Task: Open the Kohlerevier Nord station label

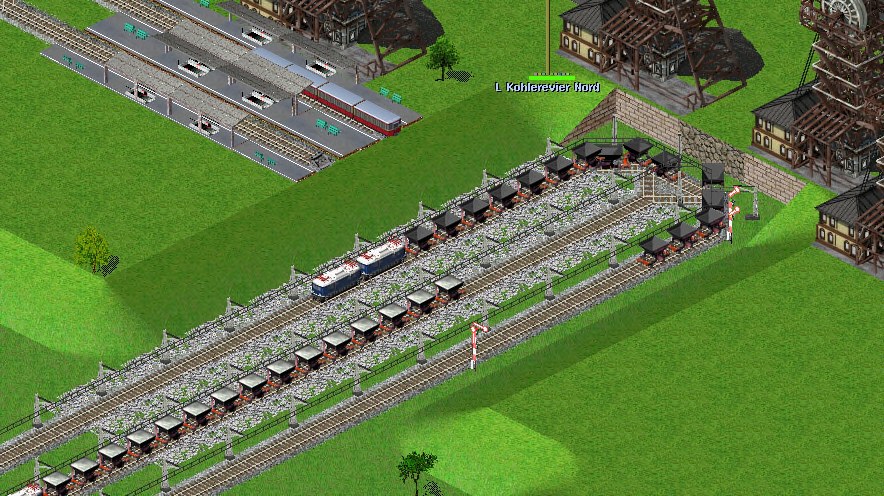Action: 553,87
